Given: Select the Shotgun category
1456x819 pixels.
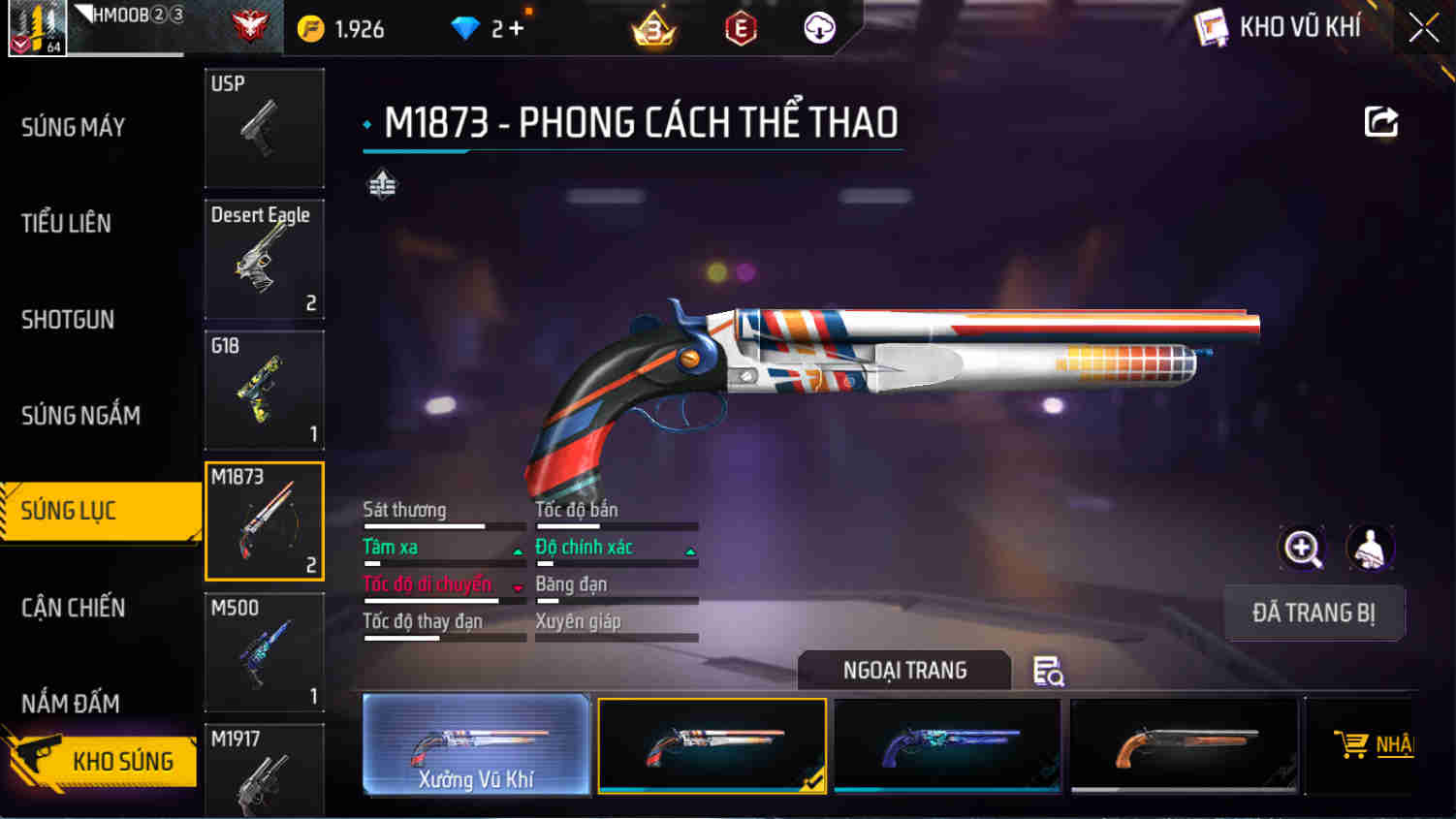Looking at the screenshot, I should (x=68, y=319).
